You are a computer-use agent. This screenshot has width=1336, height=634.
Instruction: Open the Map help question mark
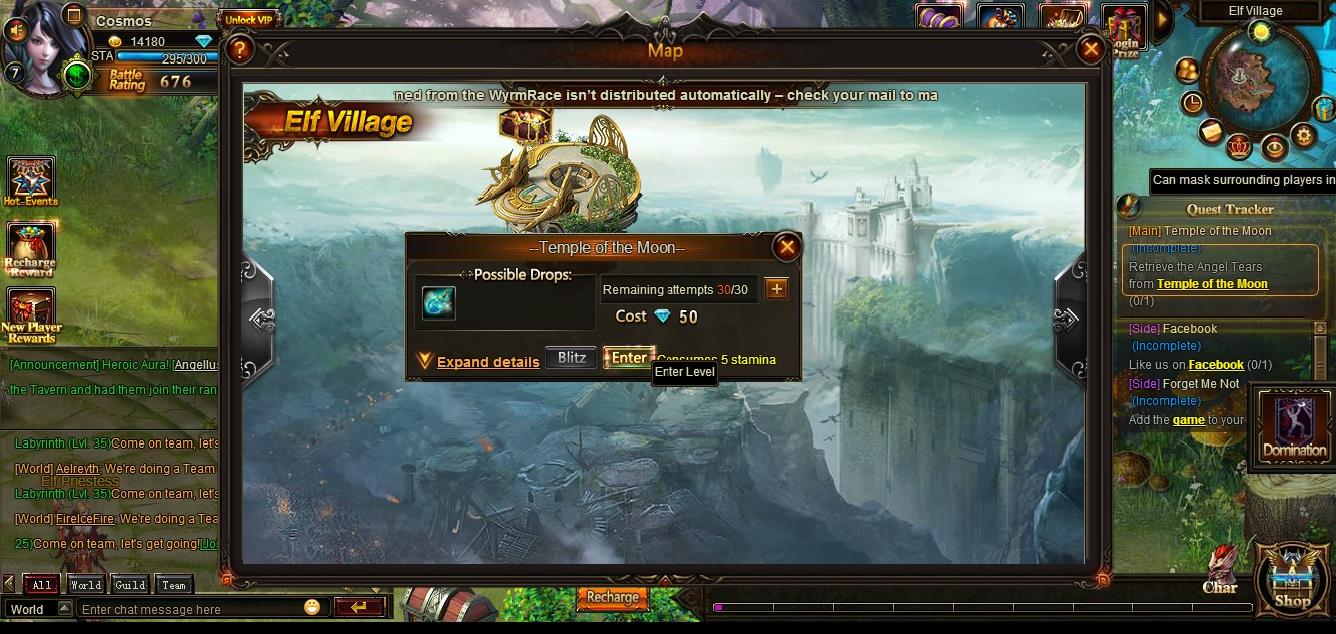238,49
